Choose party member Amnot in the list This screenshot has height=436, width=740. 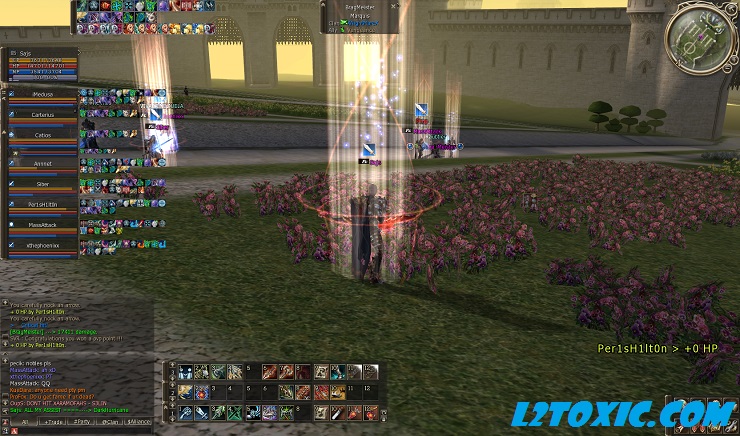(x=42, y=162)
